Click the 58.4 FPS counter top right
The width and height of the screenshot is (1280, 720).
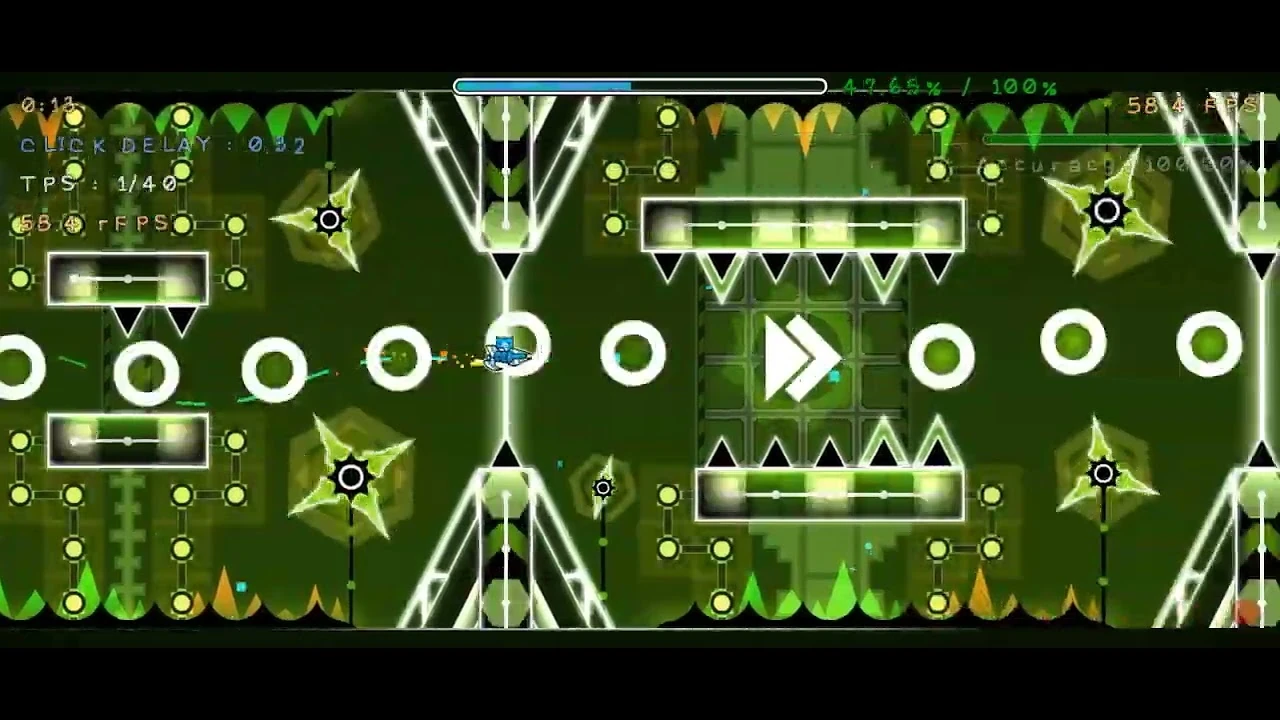(1197, 101)
